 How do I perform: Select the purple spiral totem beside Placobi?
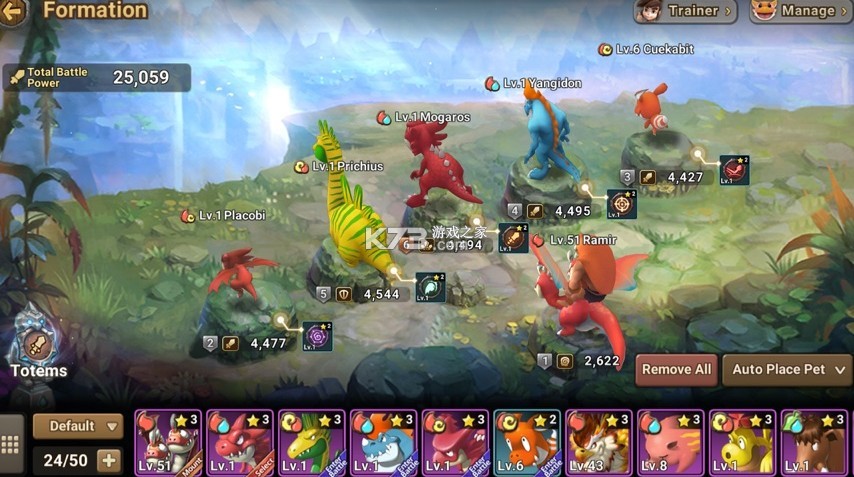click(317, 336)
